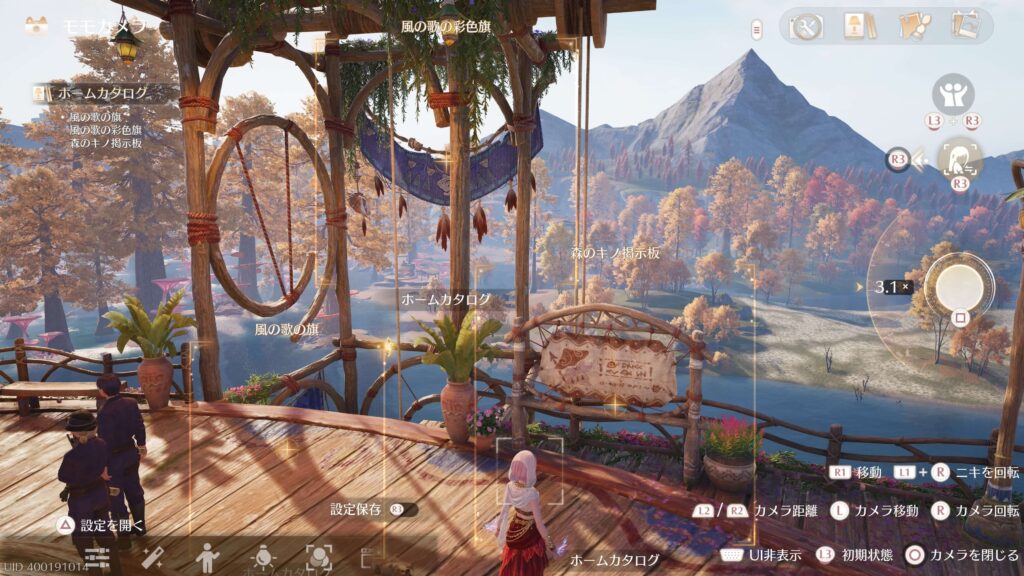The image size is (1024, 576).
Task: Tap the round white shutter button
Action: (x=958, y=285)
